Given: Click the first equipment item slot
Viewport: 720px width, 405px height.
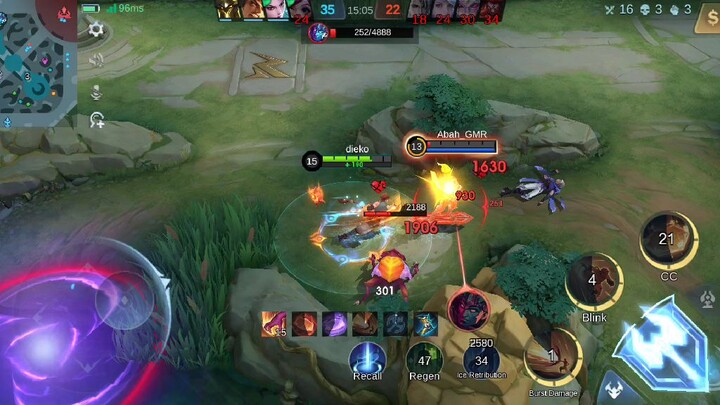Looking at the screenshot, I should (x=274, y=324).
